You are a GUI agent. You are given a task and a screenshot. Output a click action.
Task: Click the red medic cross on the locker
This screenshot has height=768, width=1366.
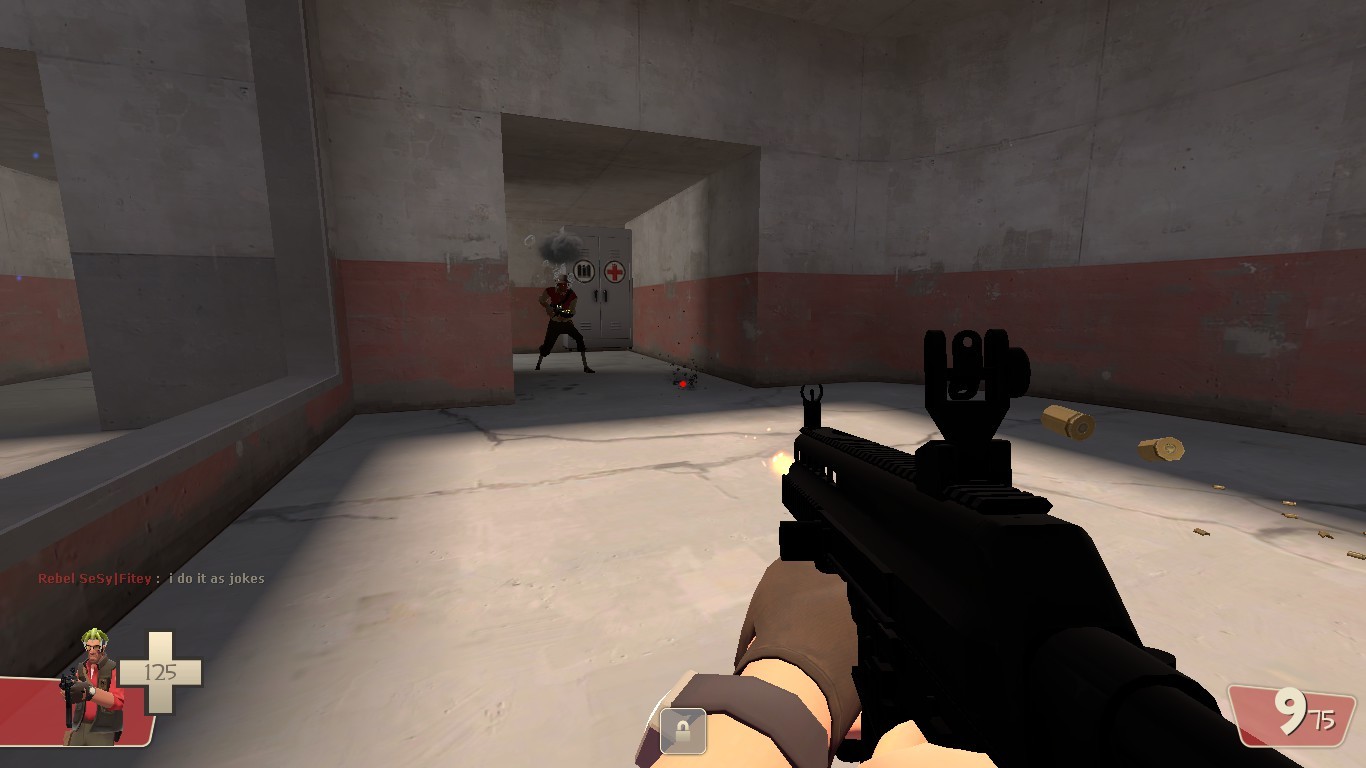pos(615,272)
